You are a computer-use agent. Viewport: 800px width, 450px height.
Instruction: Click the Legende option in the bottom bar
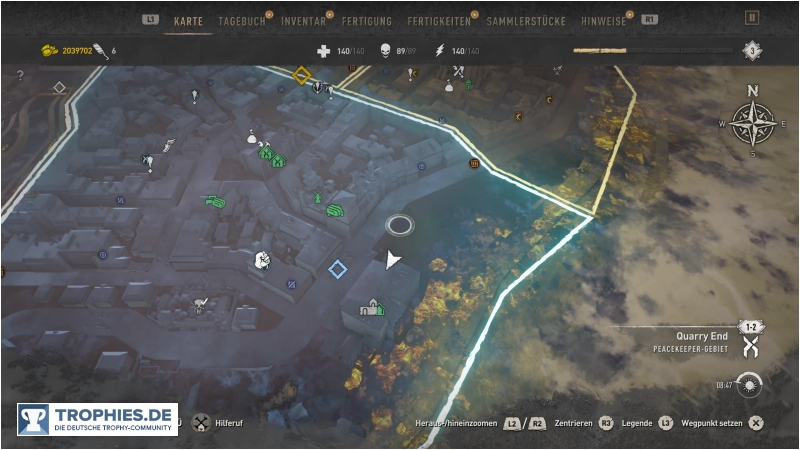637,423
